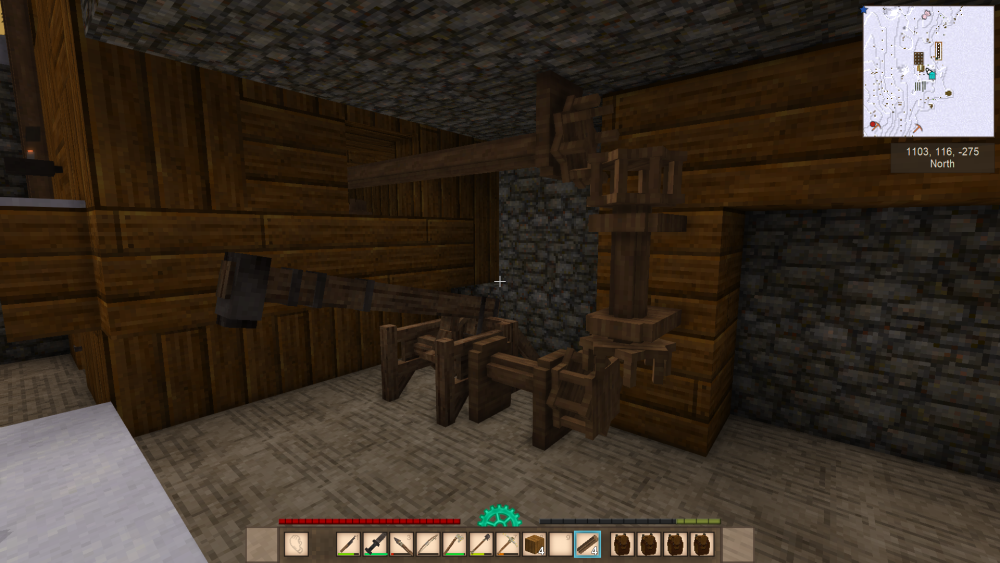This screenshot has width=1000, height=563.
Task: Select the wooden block stack of four
Action: click(x=534, y=544)
